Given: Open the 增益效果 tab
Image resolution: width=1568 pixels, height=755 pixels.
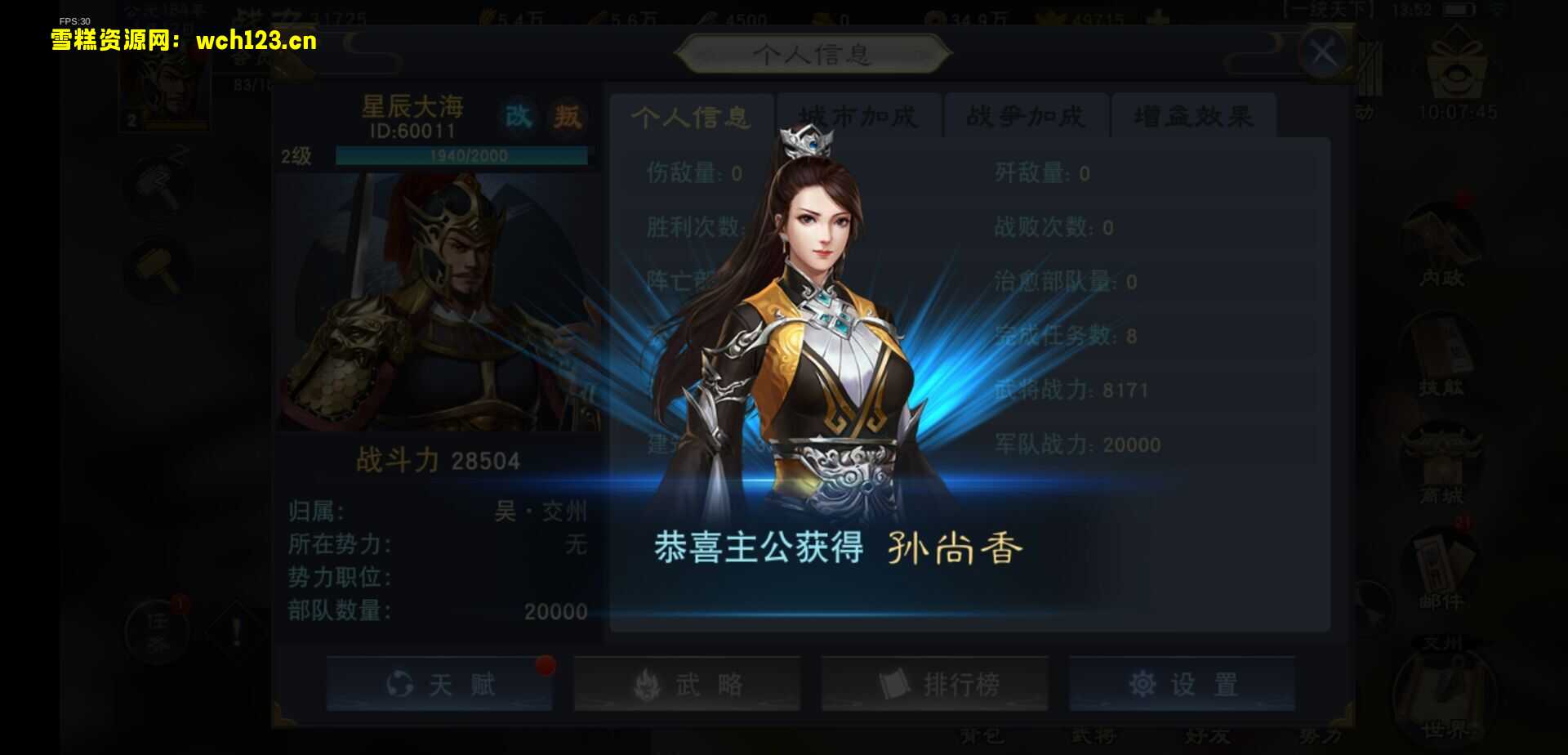Looking at the screenshot, I should click(x=1192, y=116).
